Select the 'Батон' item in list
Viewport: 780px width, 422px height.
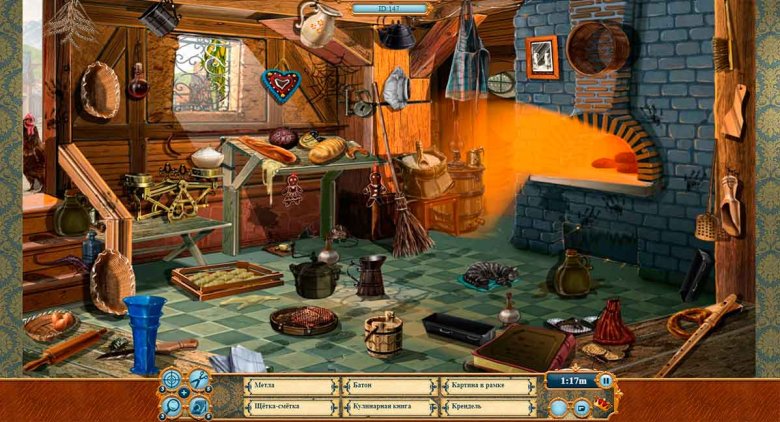click(x=388, y=386)
